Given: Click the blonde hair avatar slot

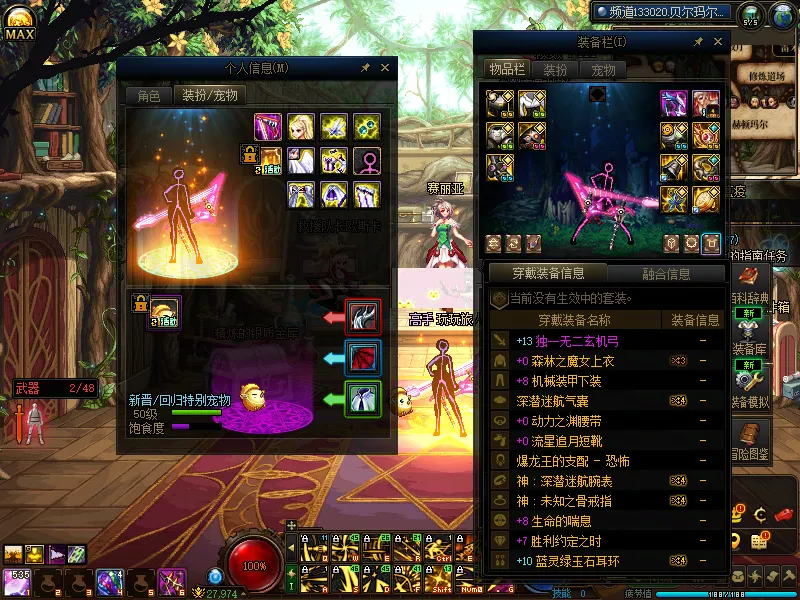Looking at the screenshot, I should 301,127.
